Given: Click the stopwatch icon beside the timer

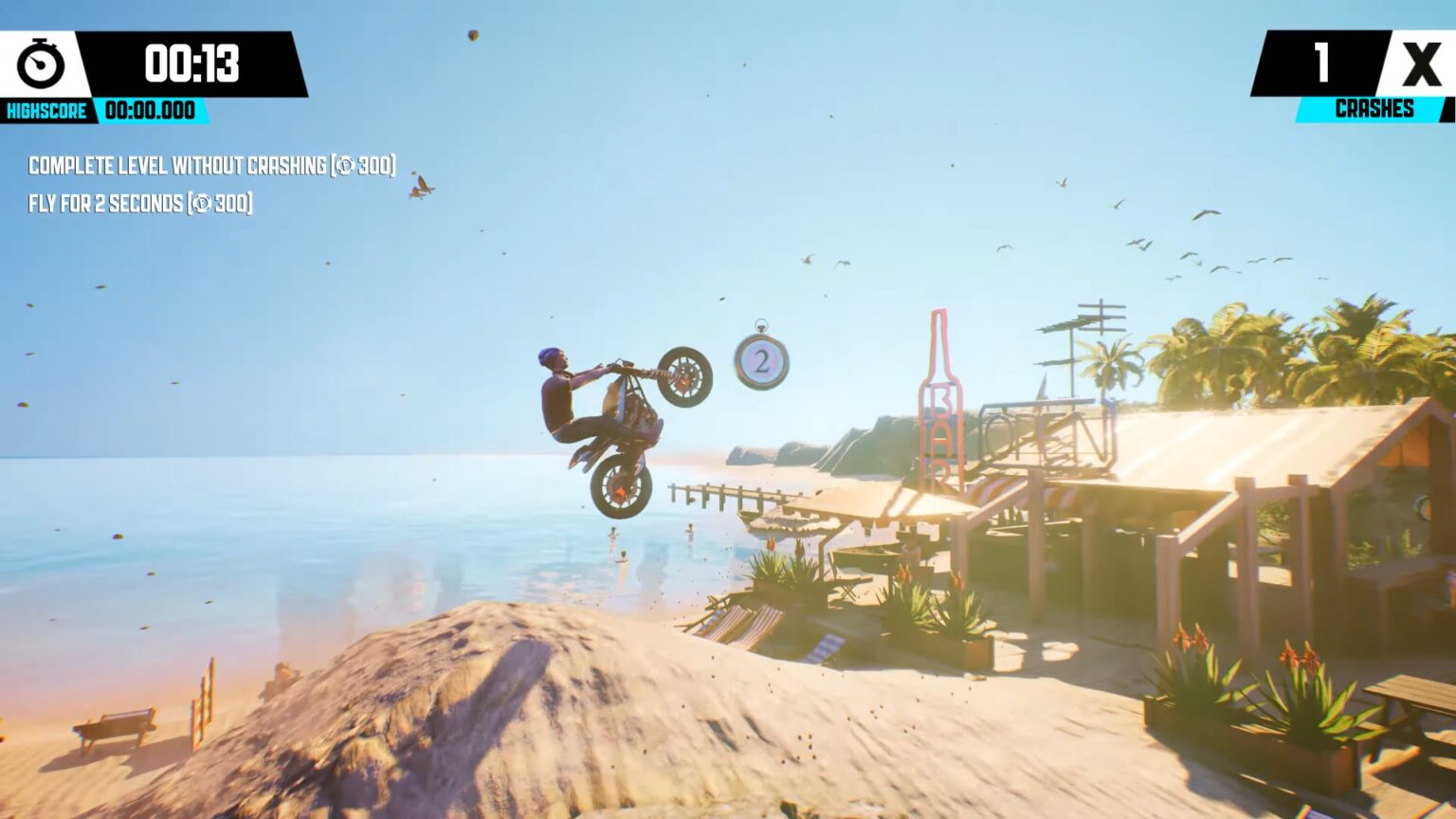Looking at the screenshot, I should (38, 66).
